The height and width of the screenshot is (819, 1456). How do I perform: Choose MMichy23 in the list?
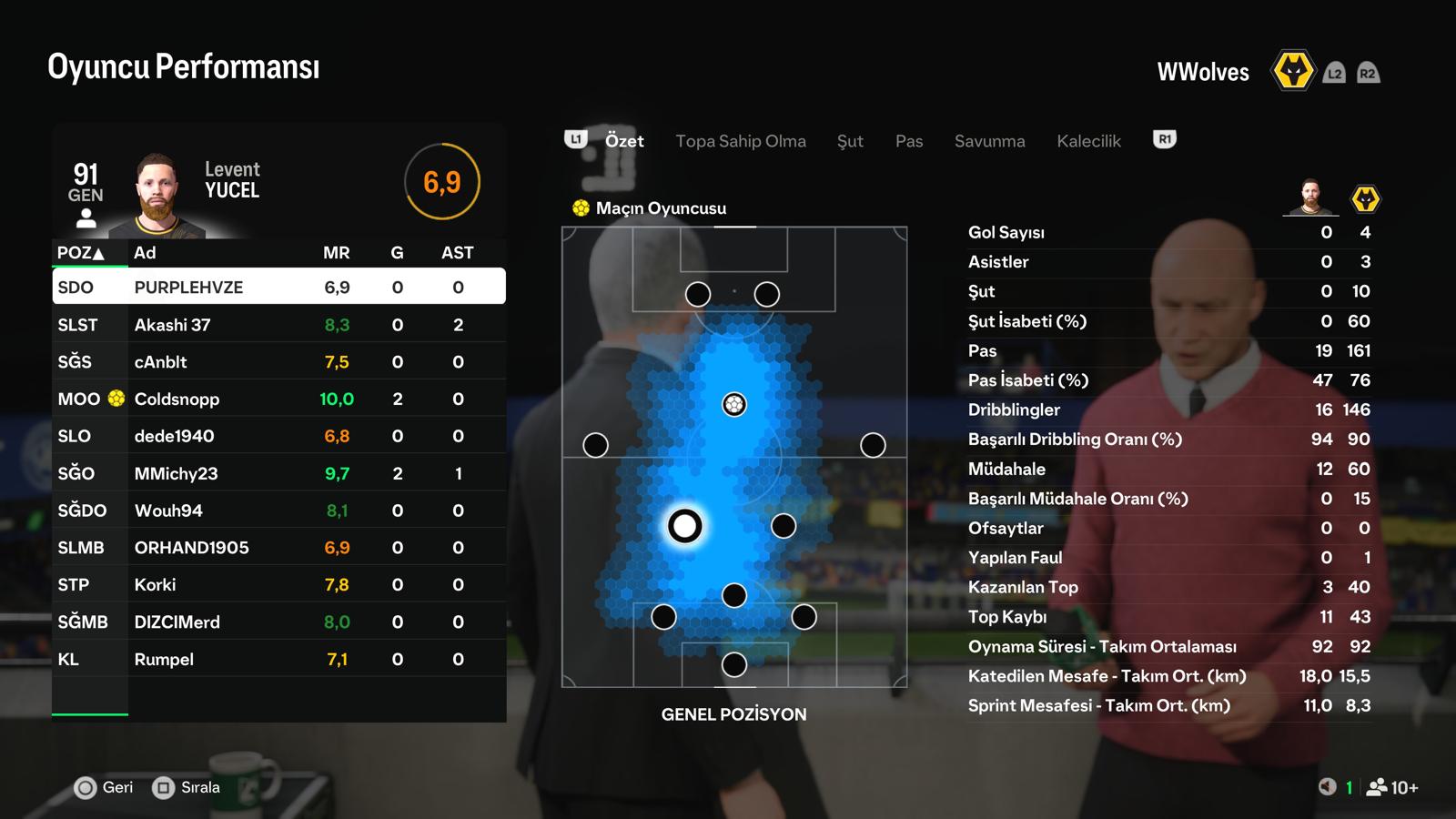278,473
